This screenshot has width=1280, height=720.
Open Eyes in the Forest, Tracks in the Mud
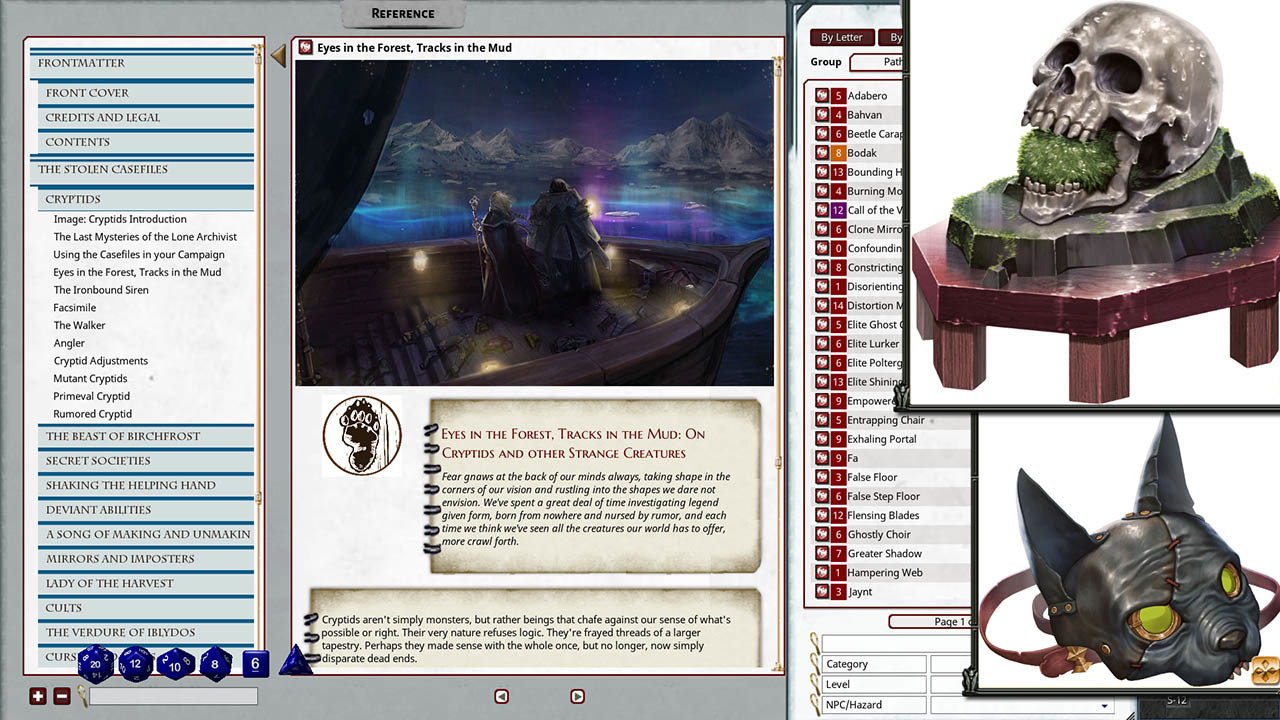(x=137, y=271)
